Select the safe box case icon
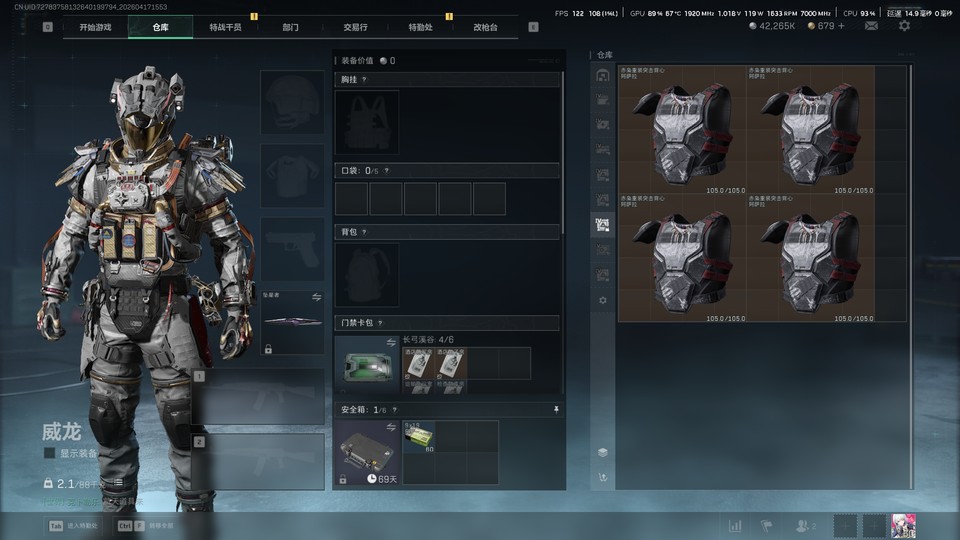The height and width of the screenshot is (540, 960). point(367,452)
